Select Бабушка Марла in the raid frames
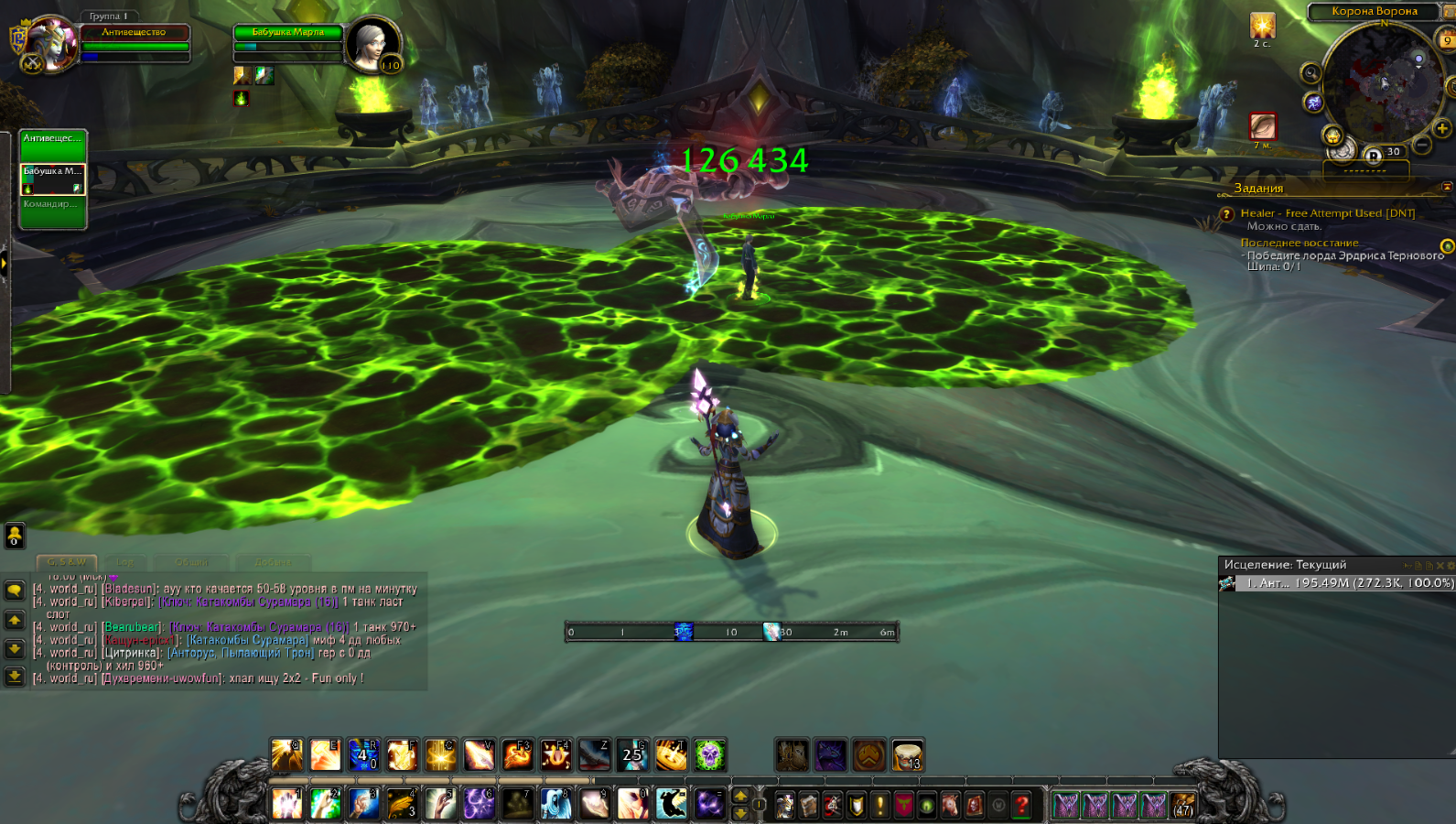1456x824 pixels. pyautogui.click(x=53, y=179)
